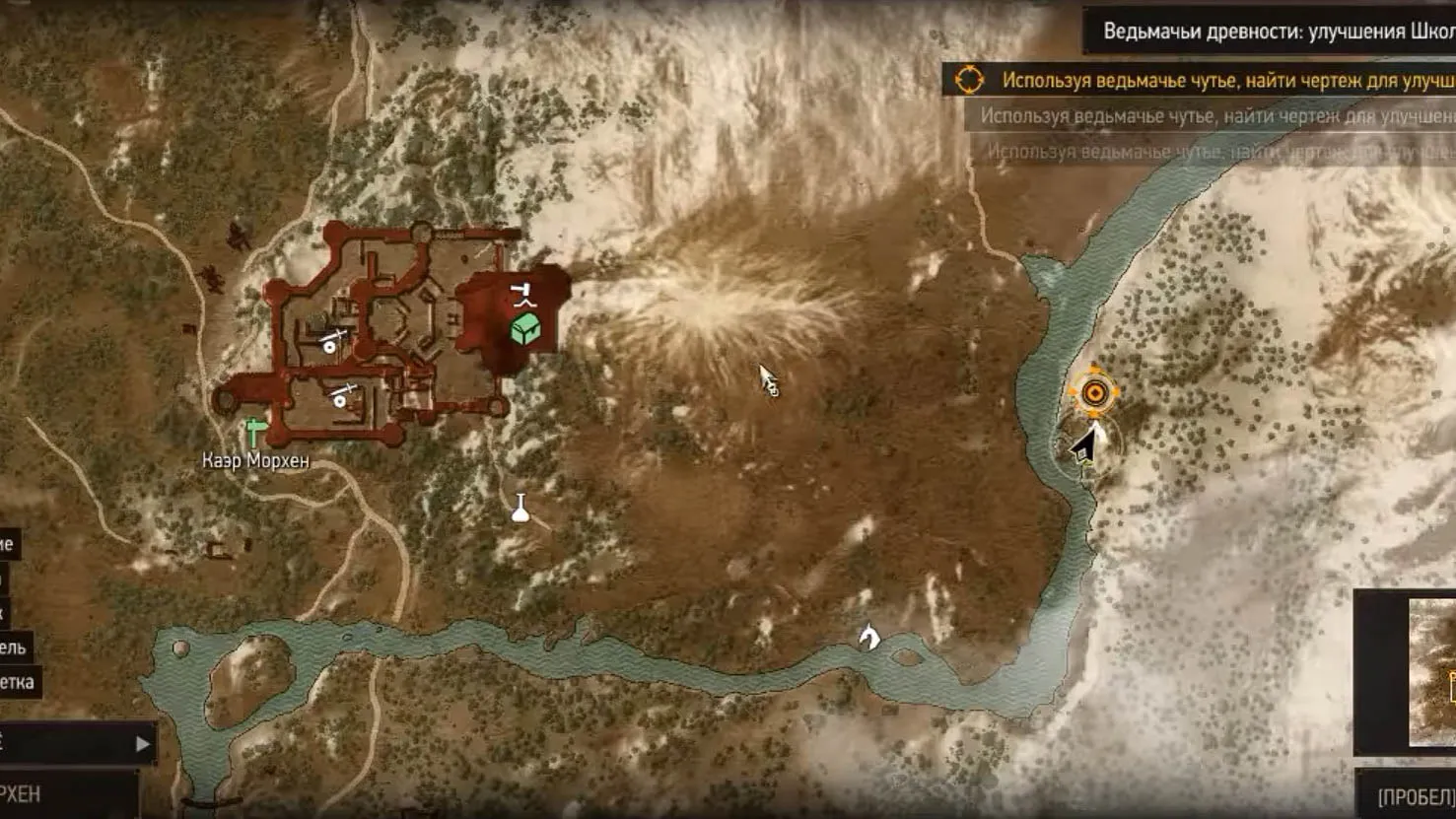Screen dimensions: 1456x819
Task: Select the Каэр Морхен green signpost marker
Action: tap(256, 431)
